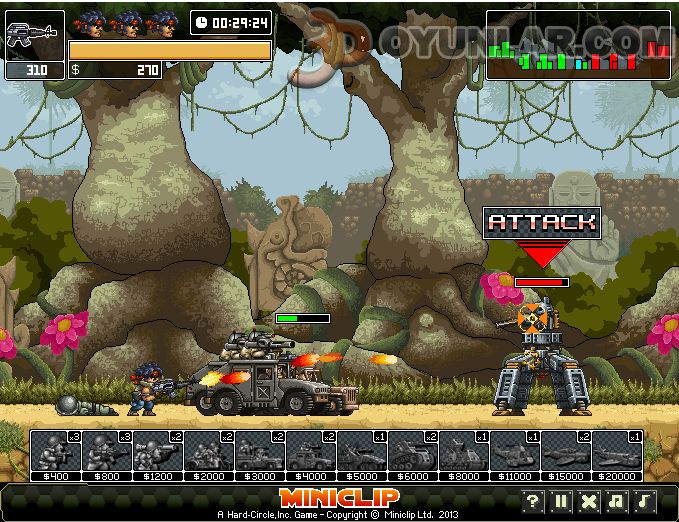The width and height of the screenshot is (679, 522).
Task: Select the $5000 unit slot
Action: (x=362, y=451)
